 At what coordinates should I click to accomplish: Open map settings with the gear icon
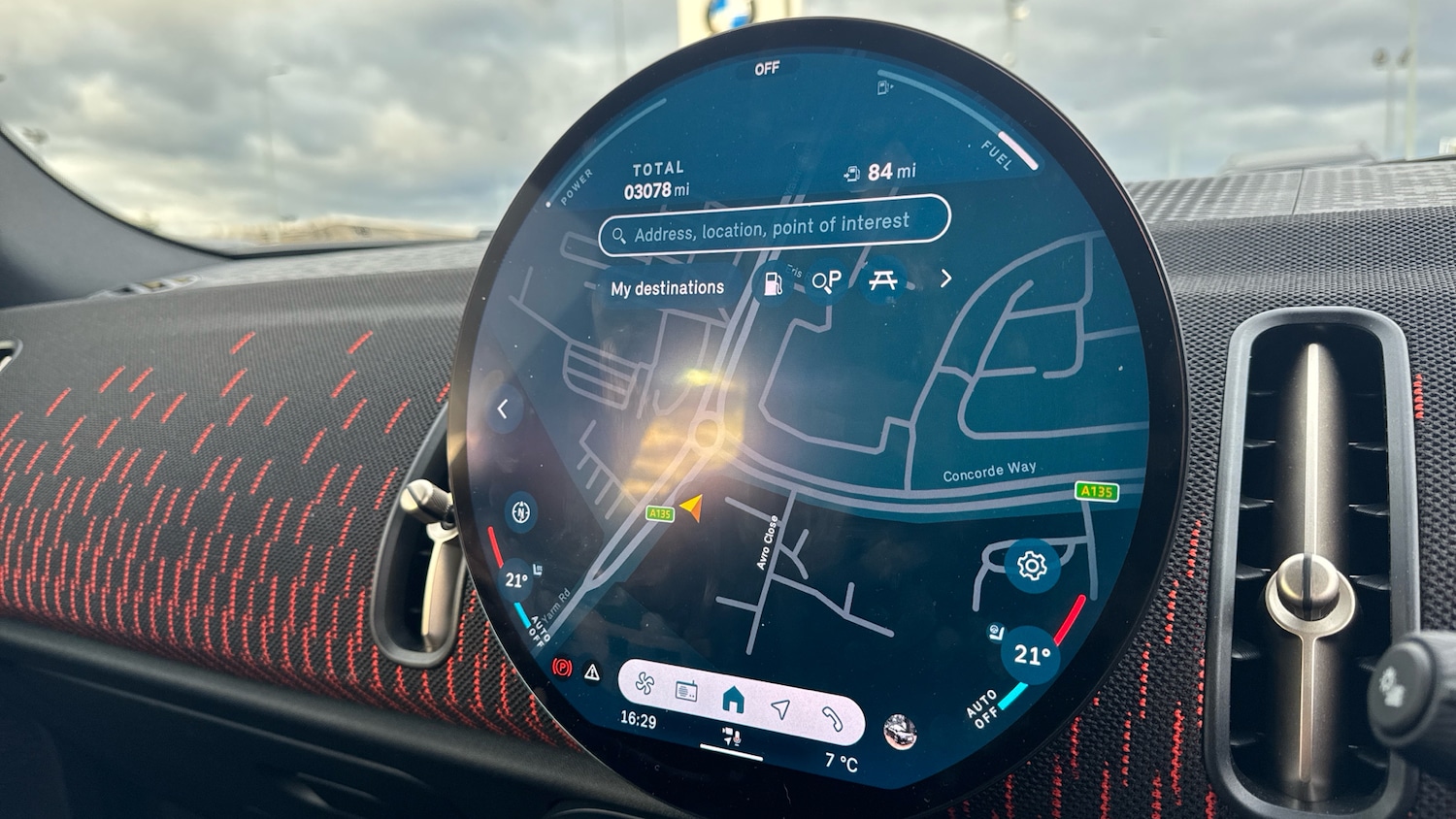(x=1032, y=565)
